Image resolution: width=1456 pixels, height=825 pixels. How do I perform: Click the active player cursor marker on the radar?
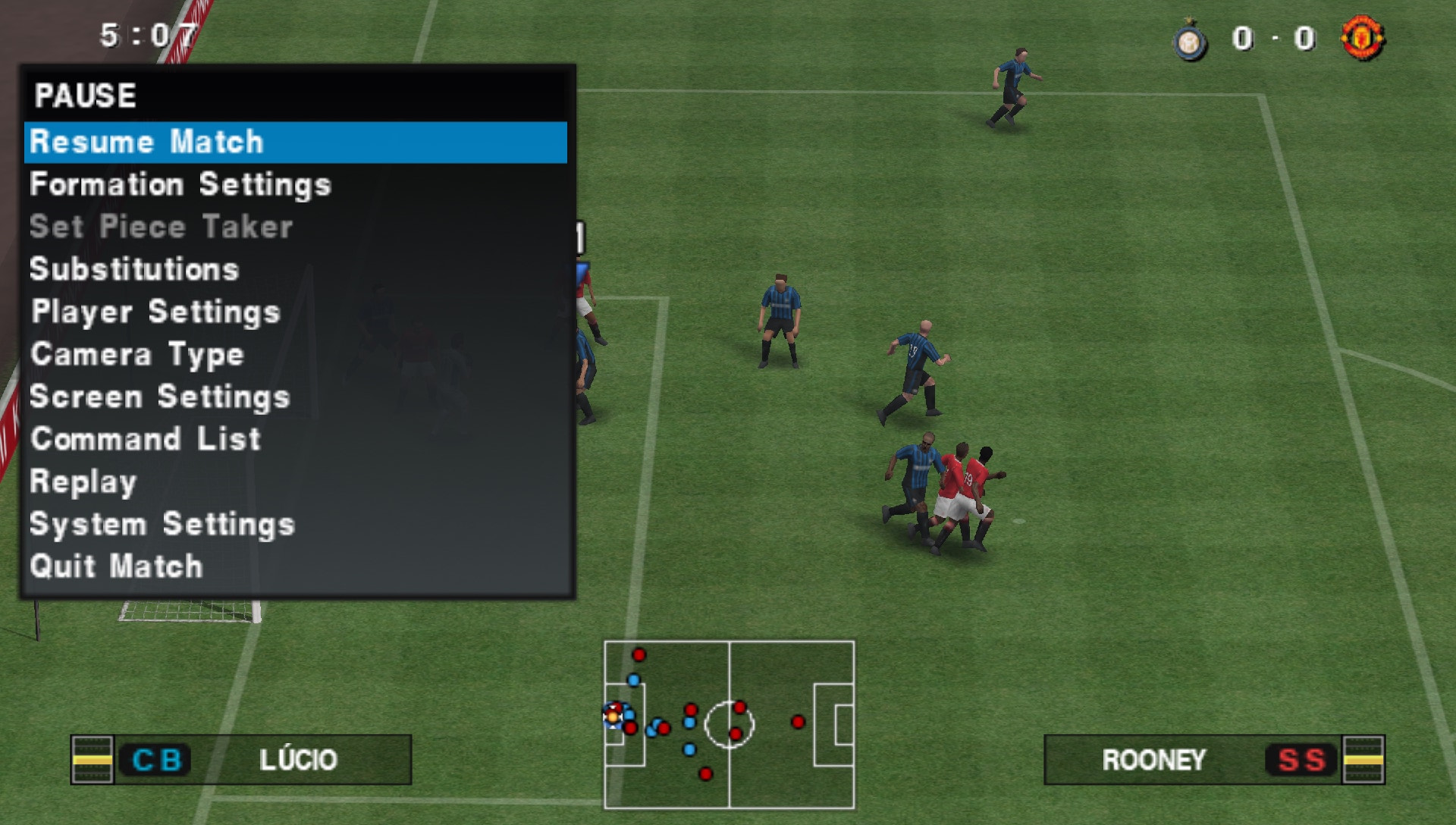611,718
